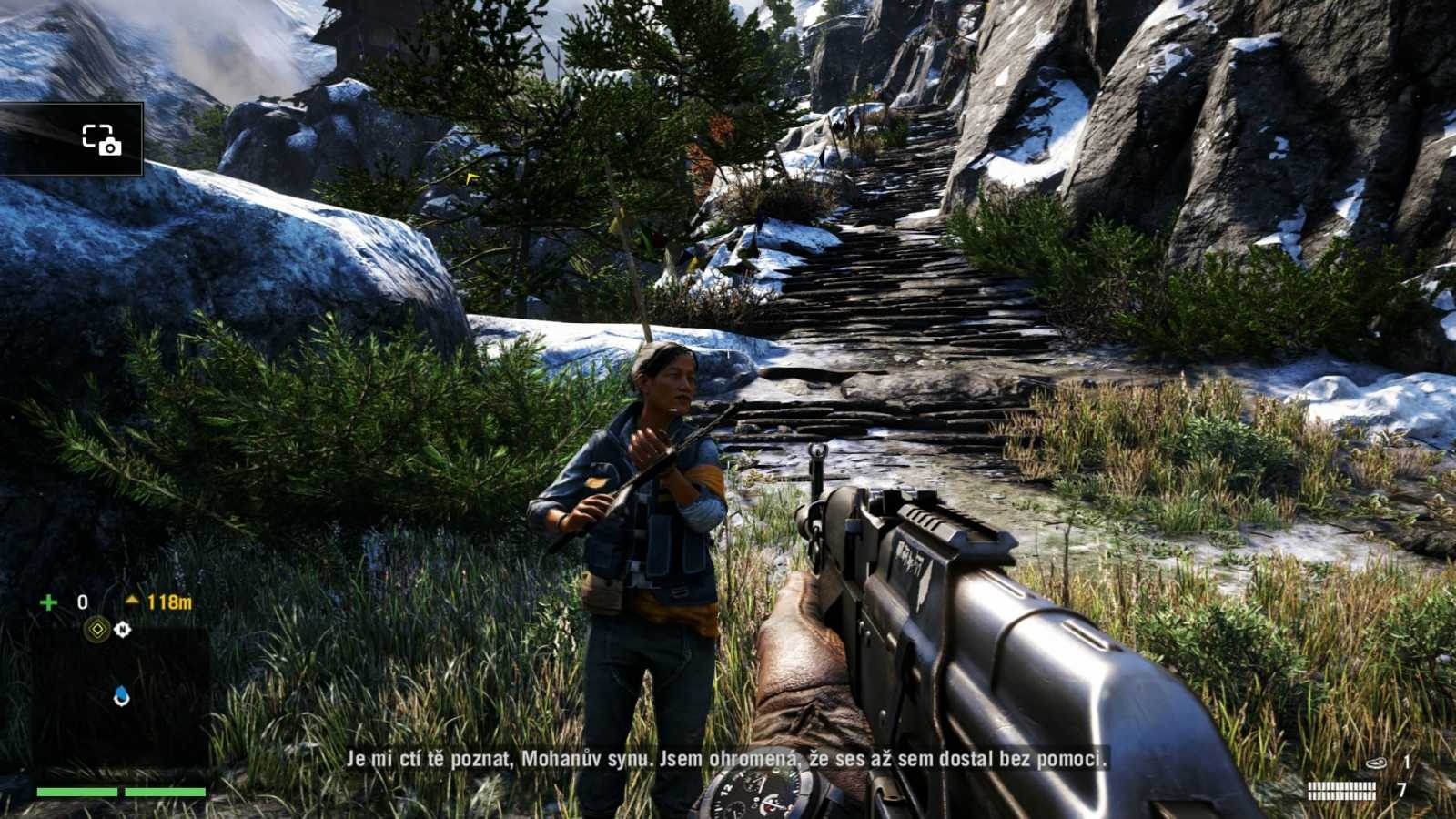Toggle the right green health bar segment

point(164,792)
